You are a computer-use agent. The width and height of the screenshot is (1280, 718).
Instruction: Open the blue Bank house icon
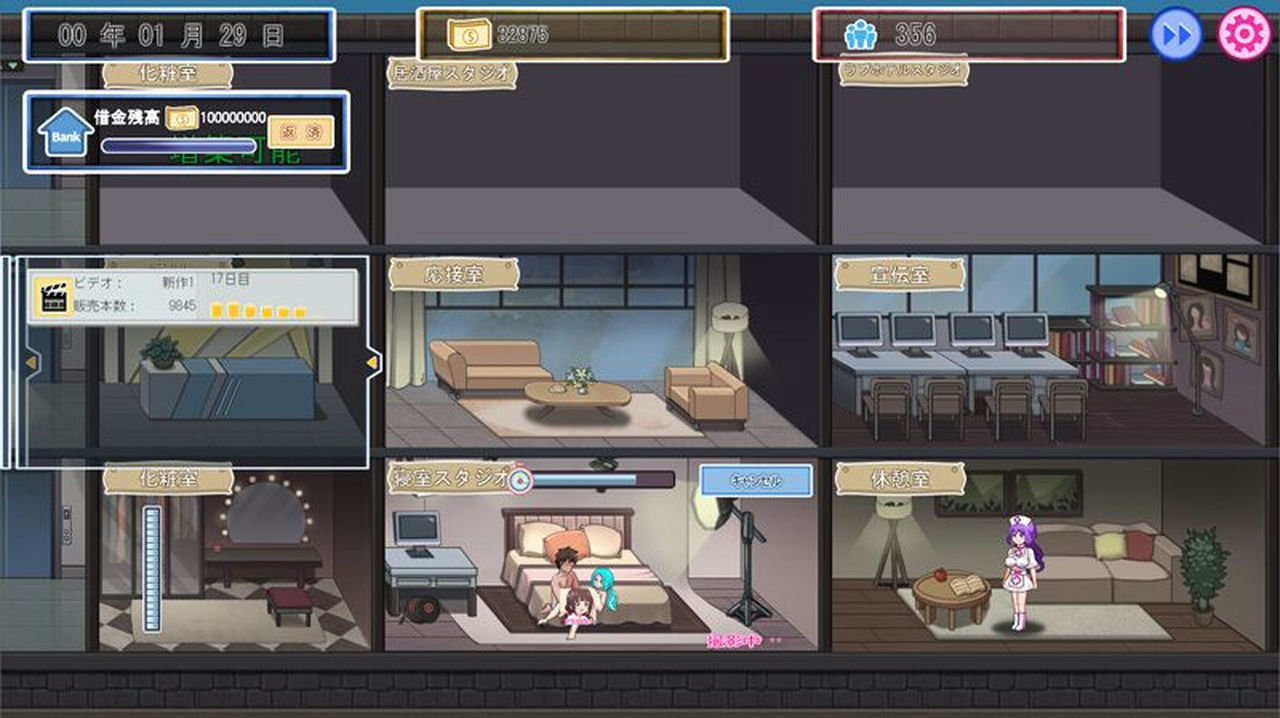(65, 133)
